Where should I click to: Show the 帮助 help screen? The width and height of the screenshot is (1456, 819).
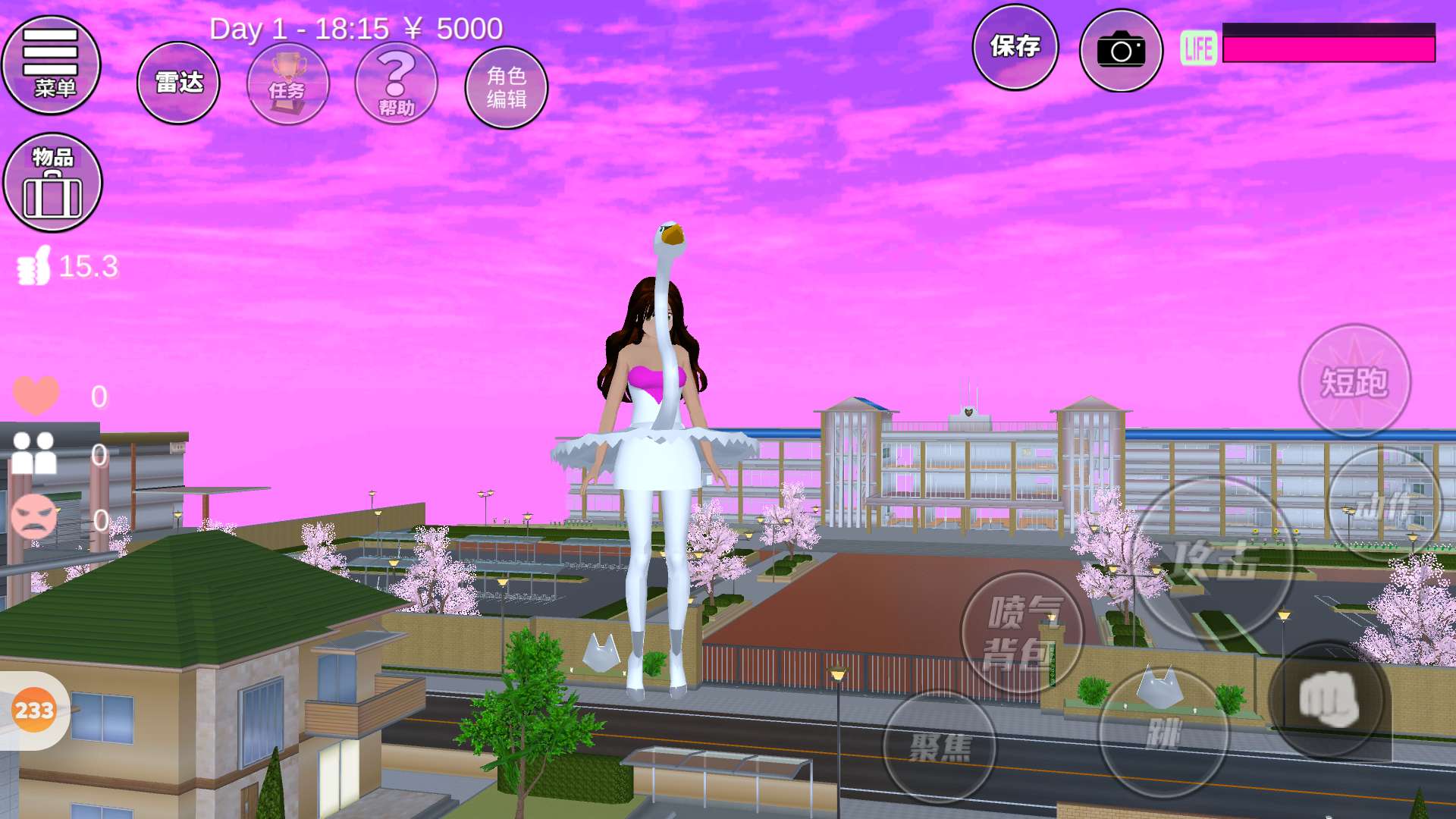click(396, 83)
